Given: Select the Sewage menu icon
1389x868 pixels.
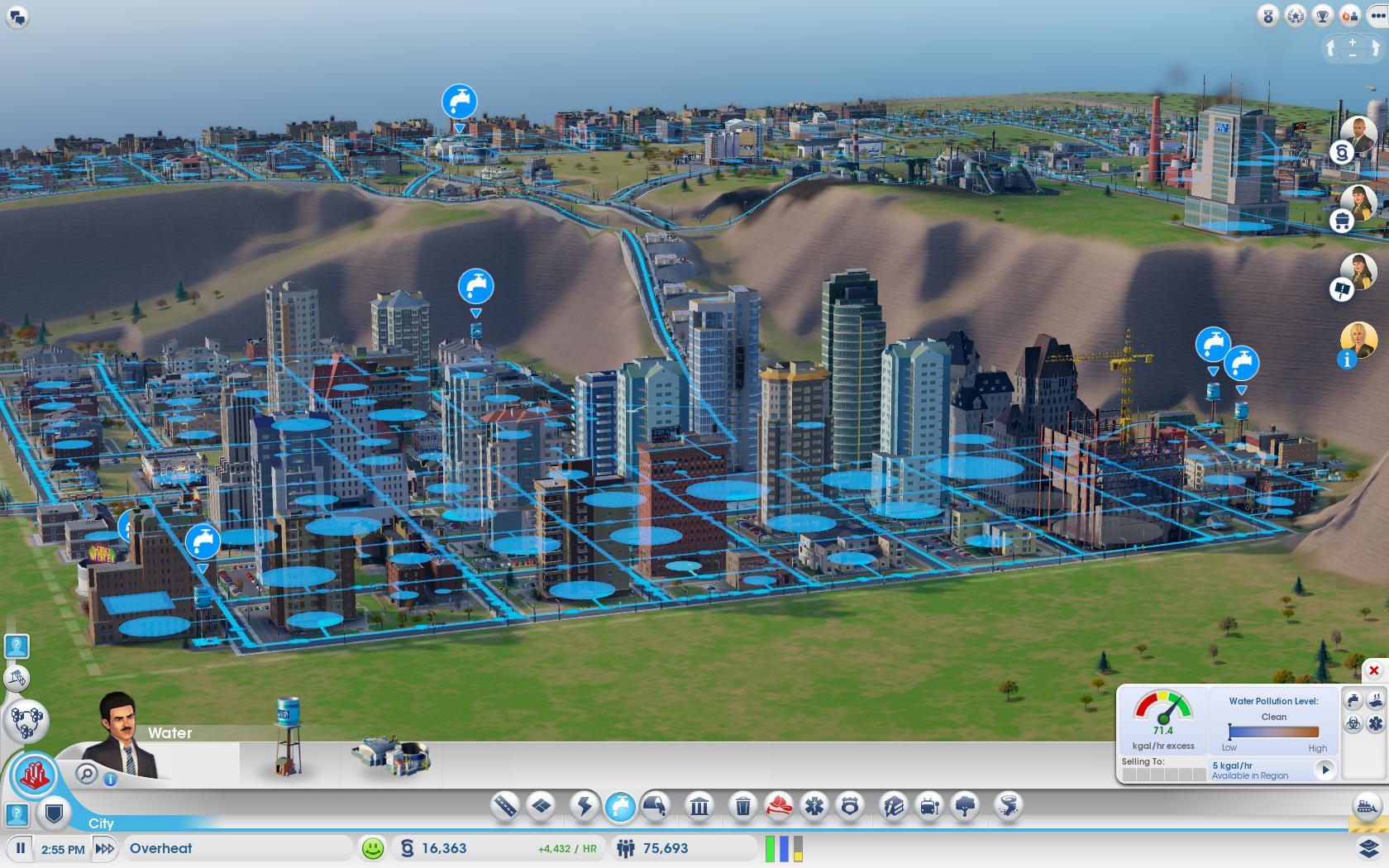Looking at the screenshot, I should coord(656,805).
